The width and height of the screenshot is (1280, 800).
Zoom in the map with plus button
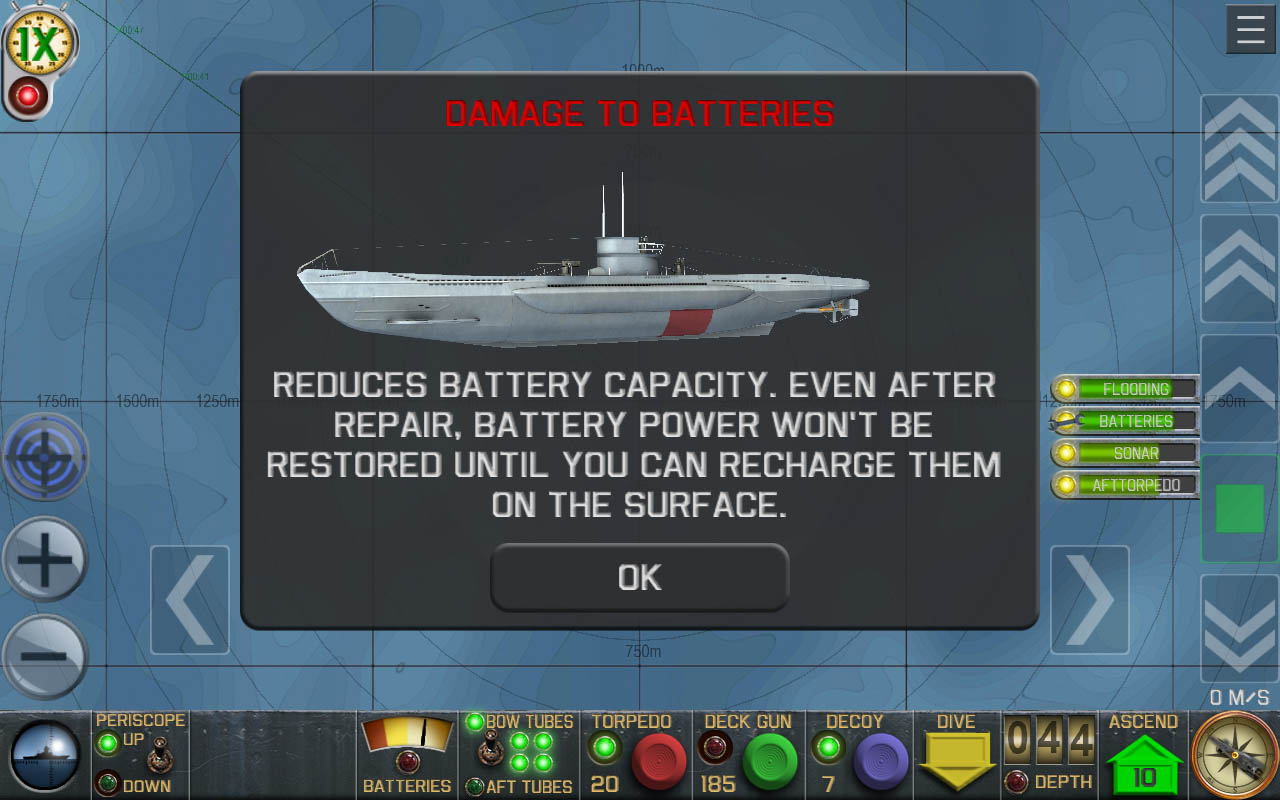[45, 558]
